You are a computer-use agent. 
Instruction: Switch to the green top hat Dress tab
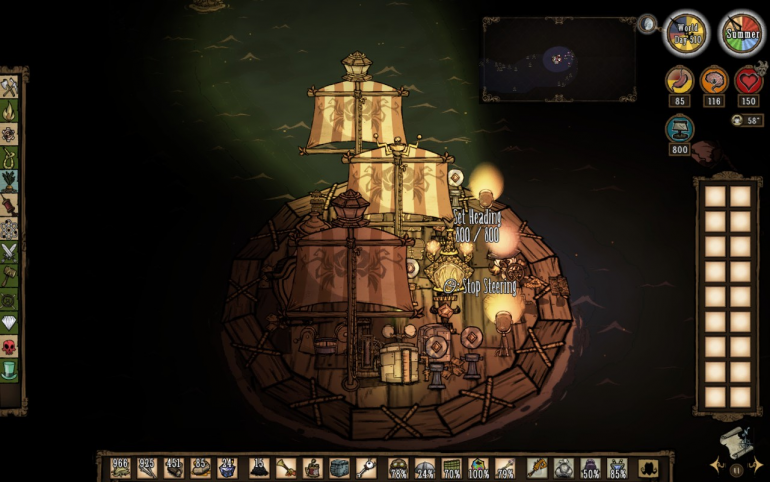10,371
